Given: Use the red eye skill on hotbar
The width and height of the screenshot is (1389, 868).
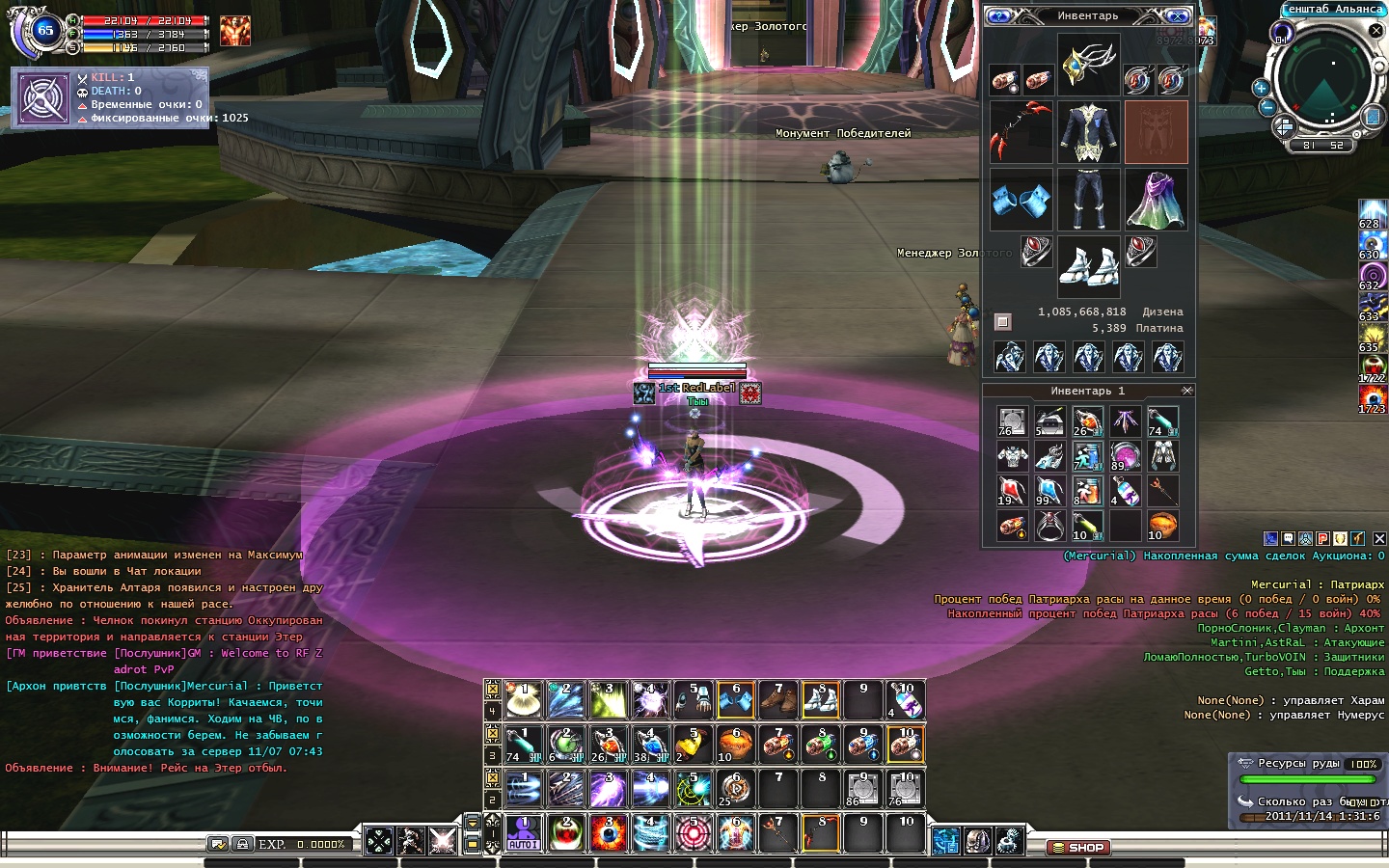Looking at the screenshot, I should (609, 833).
